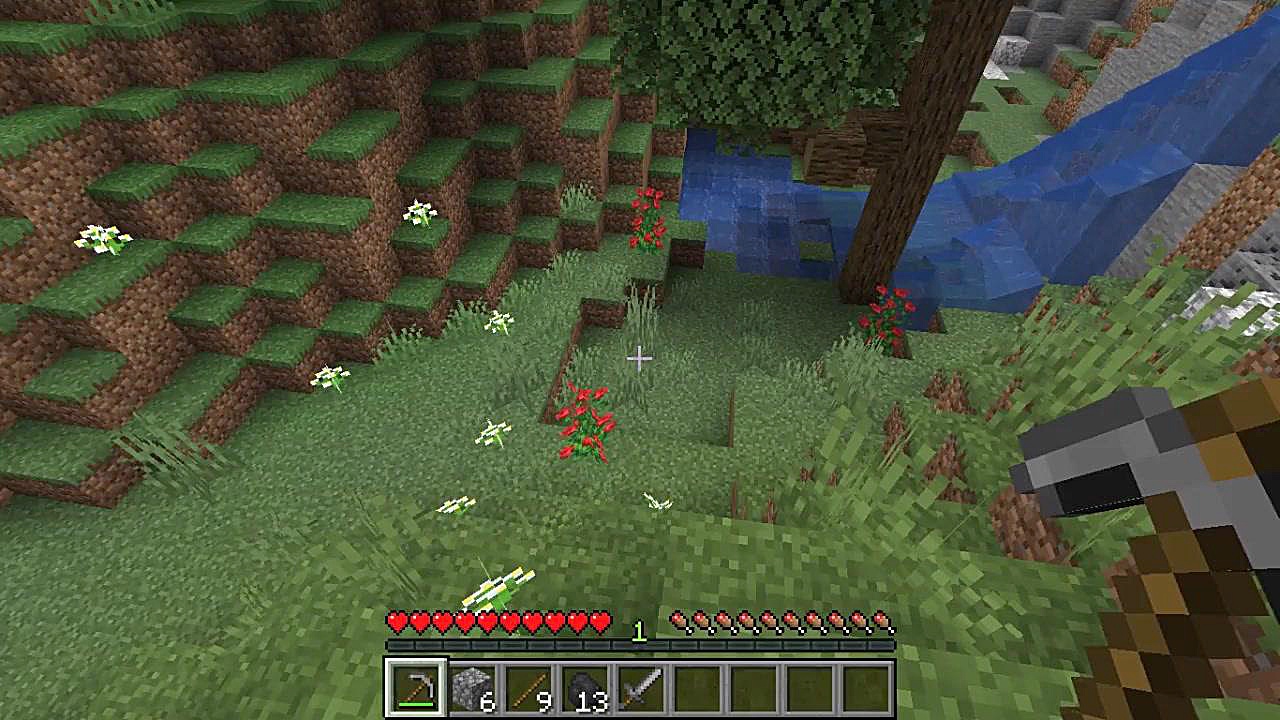Select the pickaxe hotbar slot
The width and height of the screenshot is (1280, 720).
pos(415,688)
